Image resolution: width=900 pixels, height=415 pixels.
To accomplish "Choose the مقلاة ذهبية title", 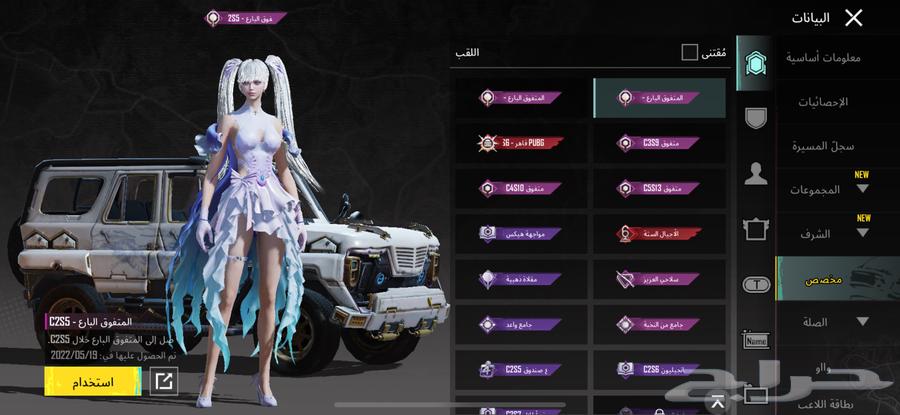I will pos(521,278).
